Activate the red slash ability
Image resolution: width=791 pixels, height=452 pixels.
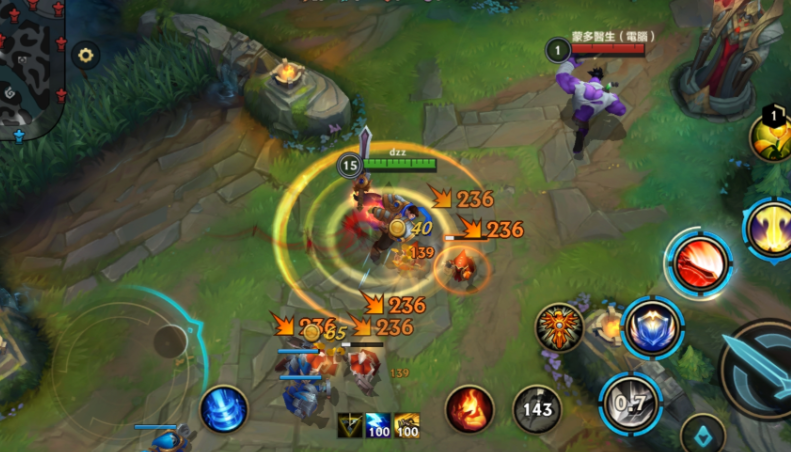[699, 264]
